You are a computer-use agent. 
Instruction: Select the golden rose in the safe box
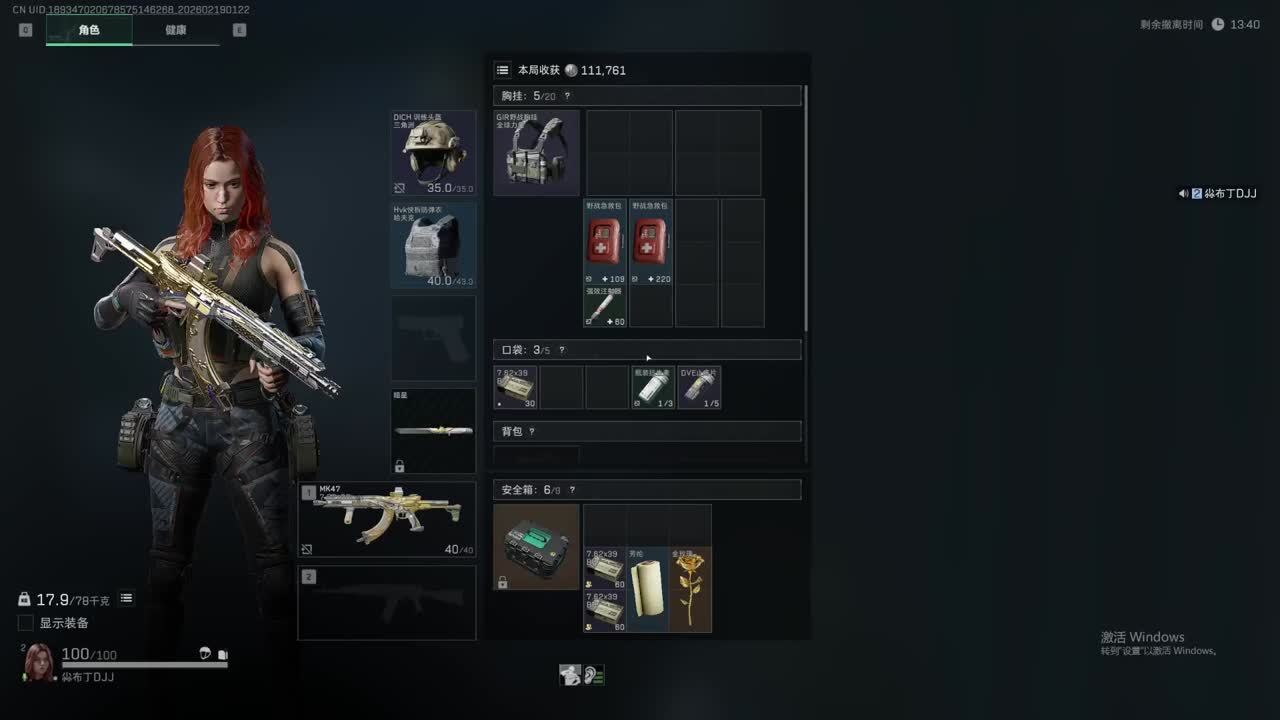(x=690, y=589)
